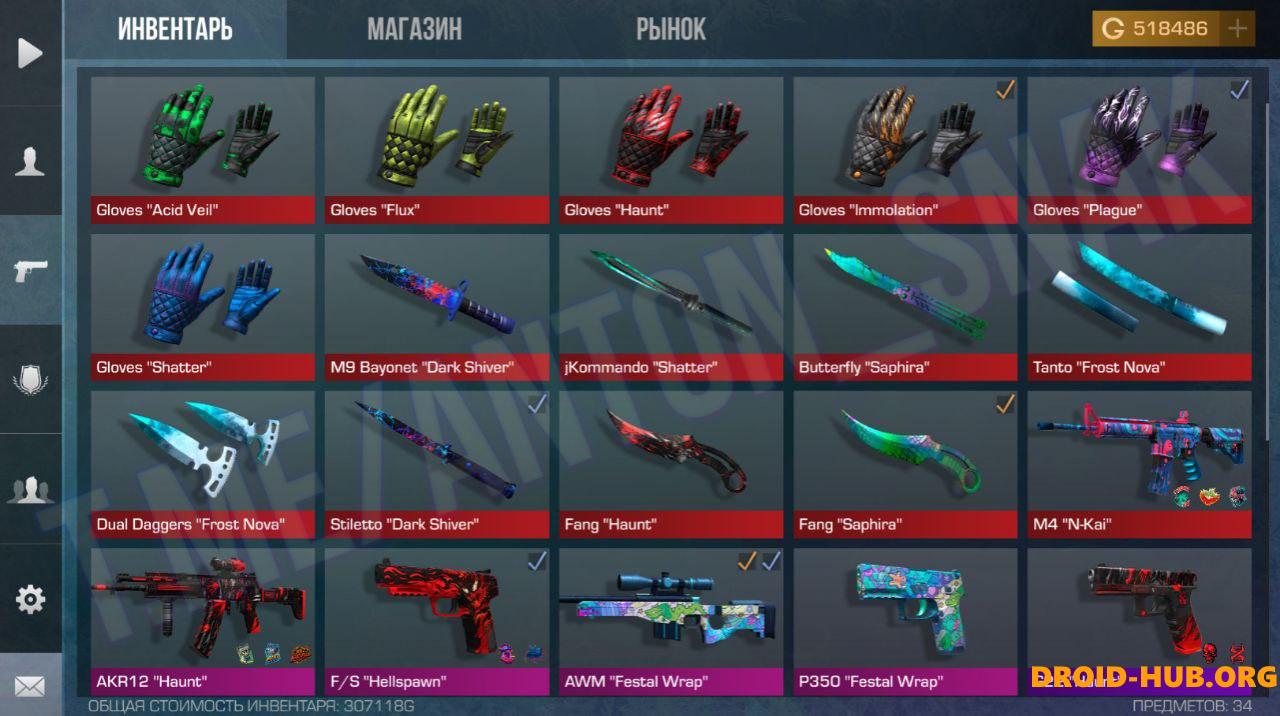Choose the Tanto "Frost Nova" item
This screenshot has width=1280, height=716.
click(1139, 307)
